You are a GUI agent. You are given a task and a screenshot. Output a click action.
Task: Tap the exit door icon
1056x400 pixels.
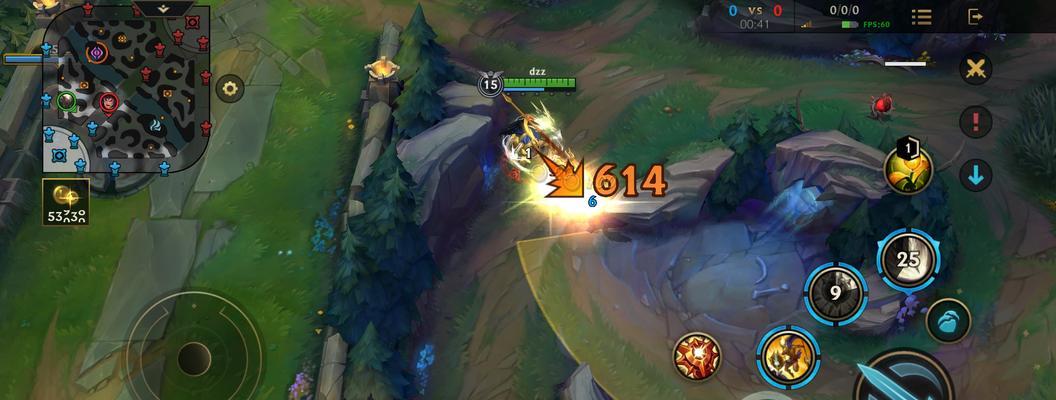[976, 17]
